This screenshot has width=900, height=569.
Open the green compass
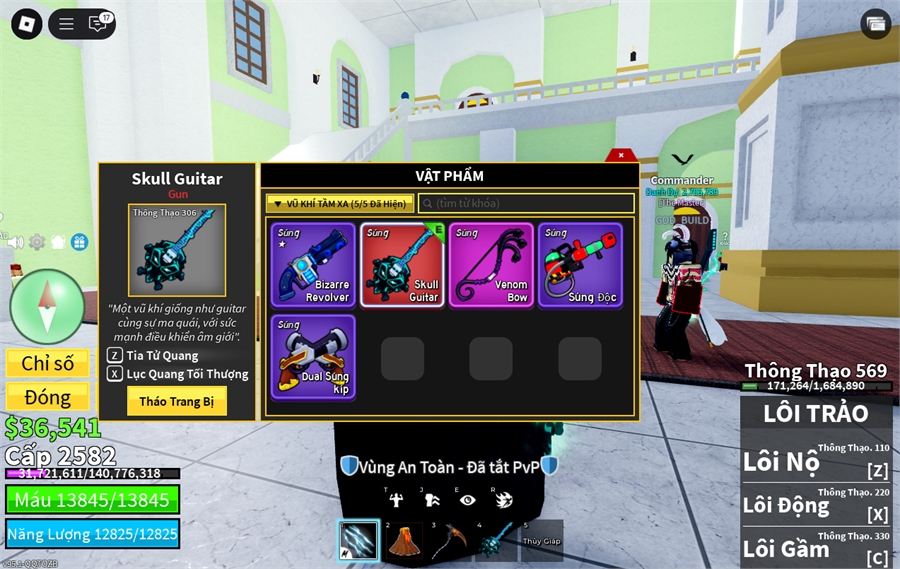[47, 306]
